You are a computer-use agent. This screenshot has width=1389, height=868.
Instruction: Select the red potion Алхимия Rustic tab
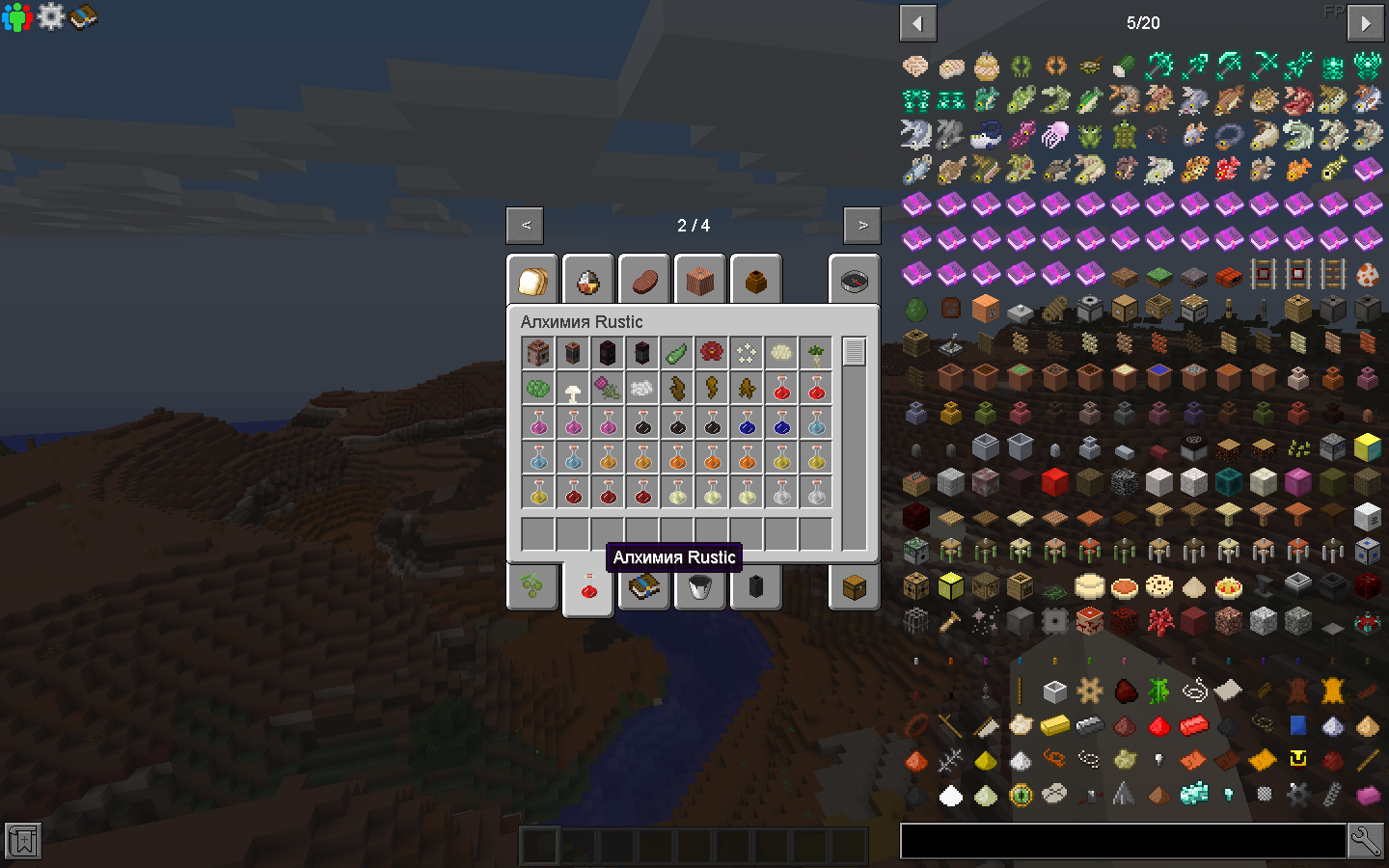coord(587,588)
